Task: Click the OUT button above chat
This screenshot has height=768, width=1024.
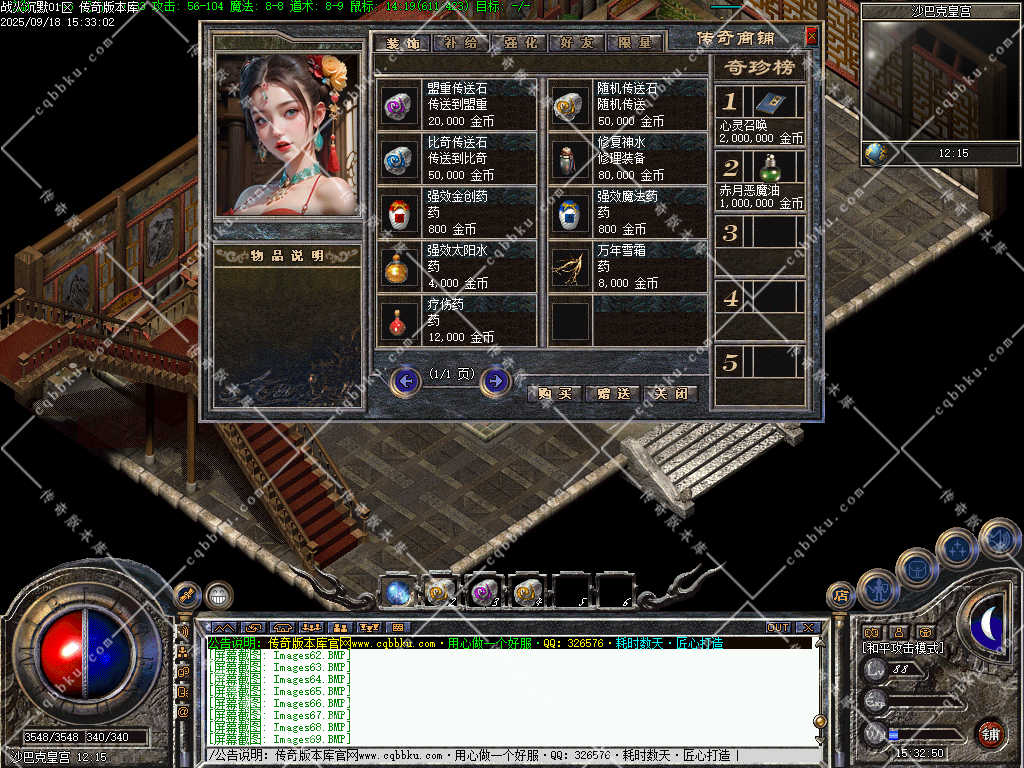Action: pos(777,627)
